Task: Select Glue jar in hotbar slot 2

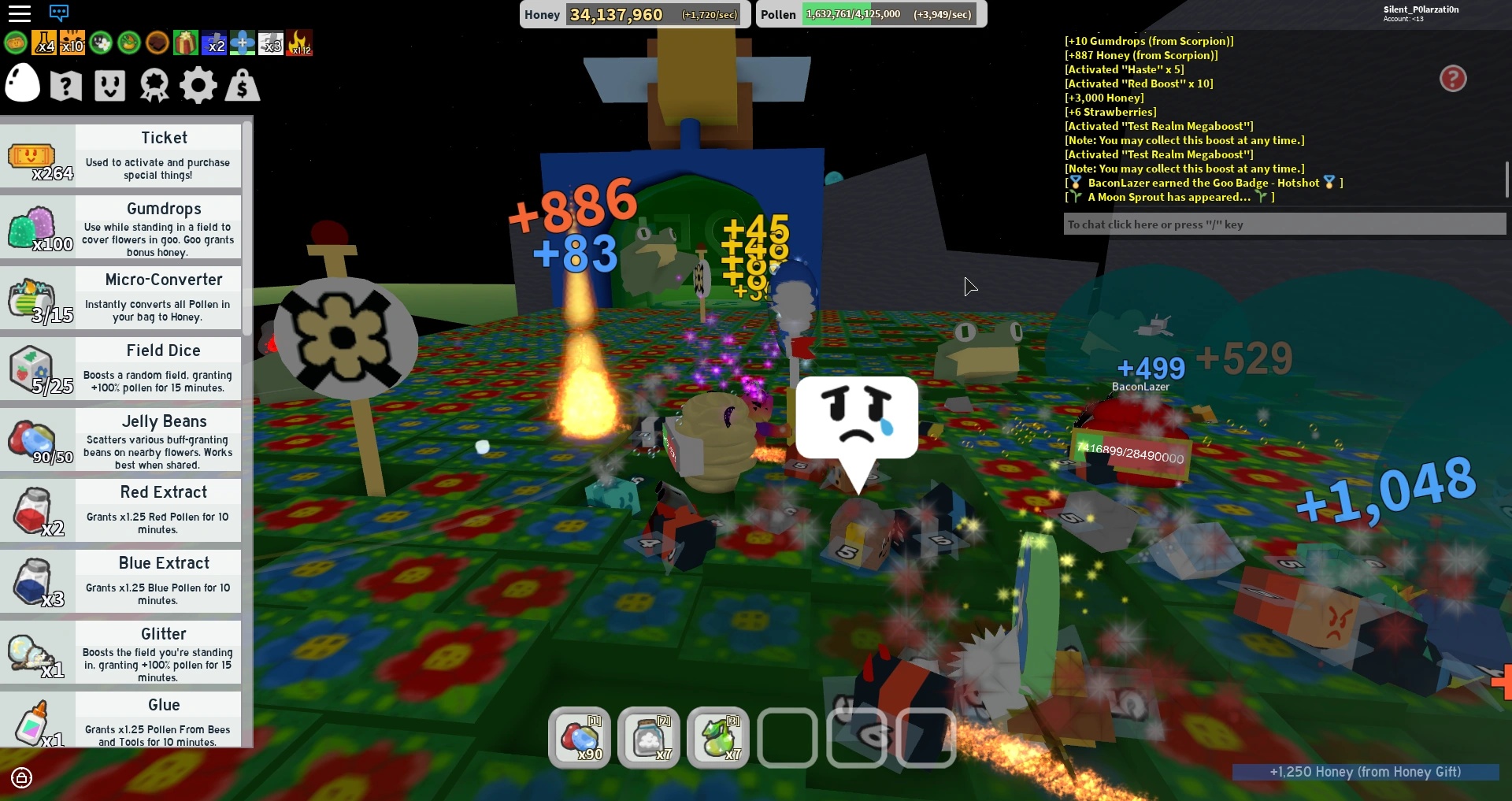Action: [649, 737]
